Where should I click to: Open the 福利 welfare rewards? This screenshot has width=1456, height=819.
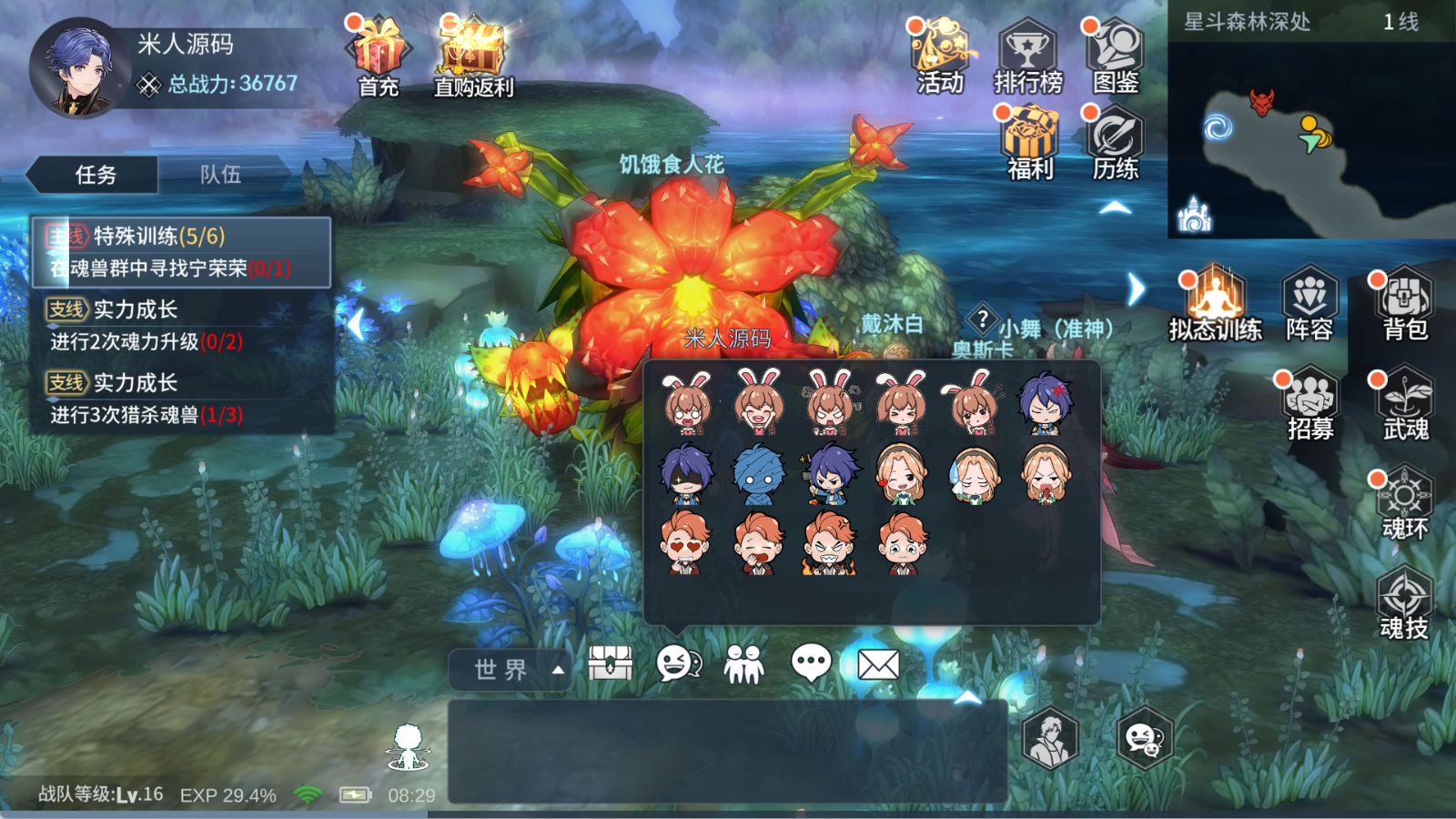pos(1029,141)
